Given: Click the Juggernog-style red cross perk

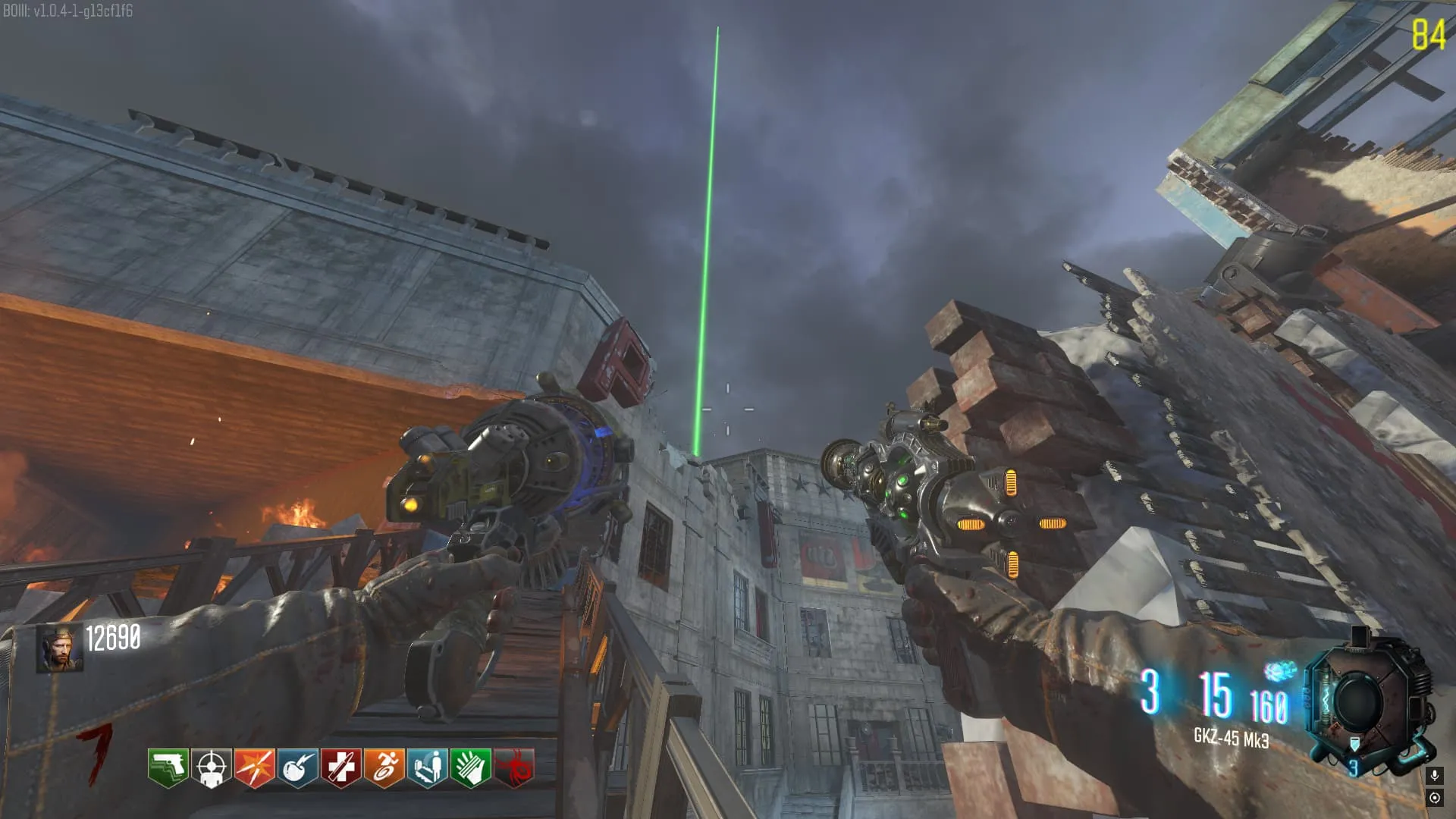Looking at the screenshot, I should pos(340,767).
